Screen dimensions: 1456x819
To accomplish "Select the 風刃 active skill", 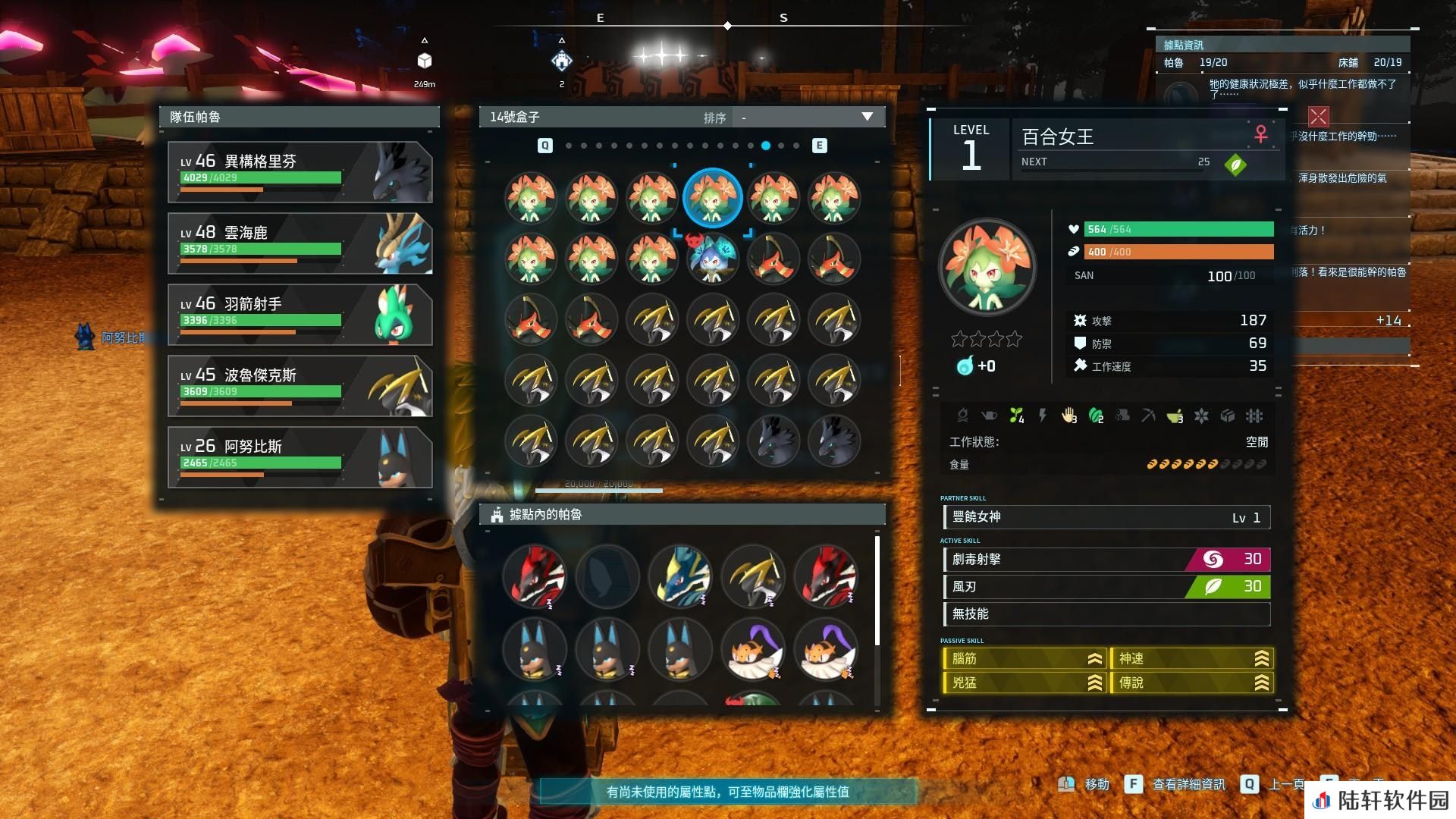I will coord(1106,587).
